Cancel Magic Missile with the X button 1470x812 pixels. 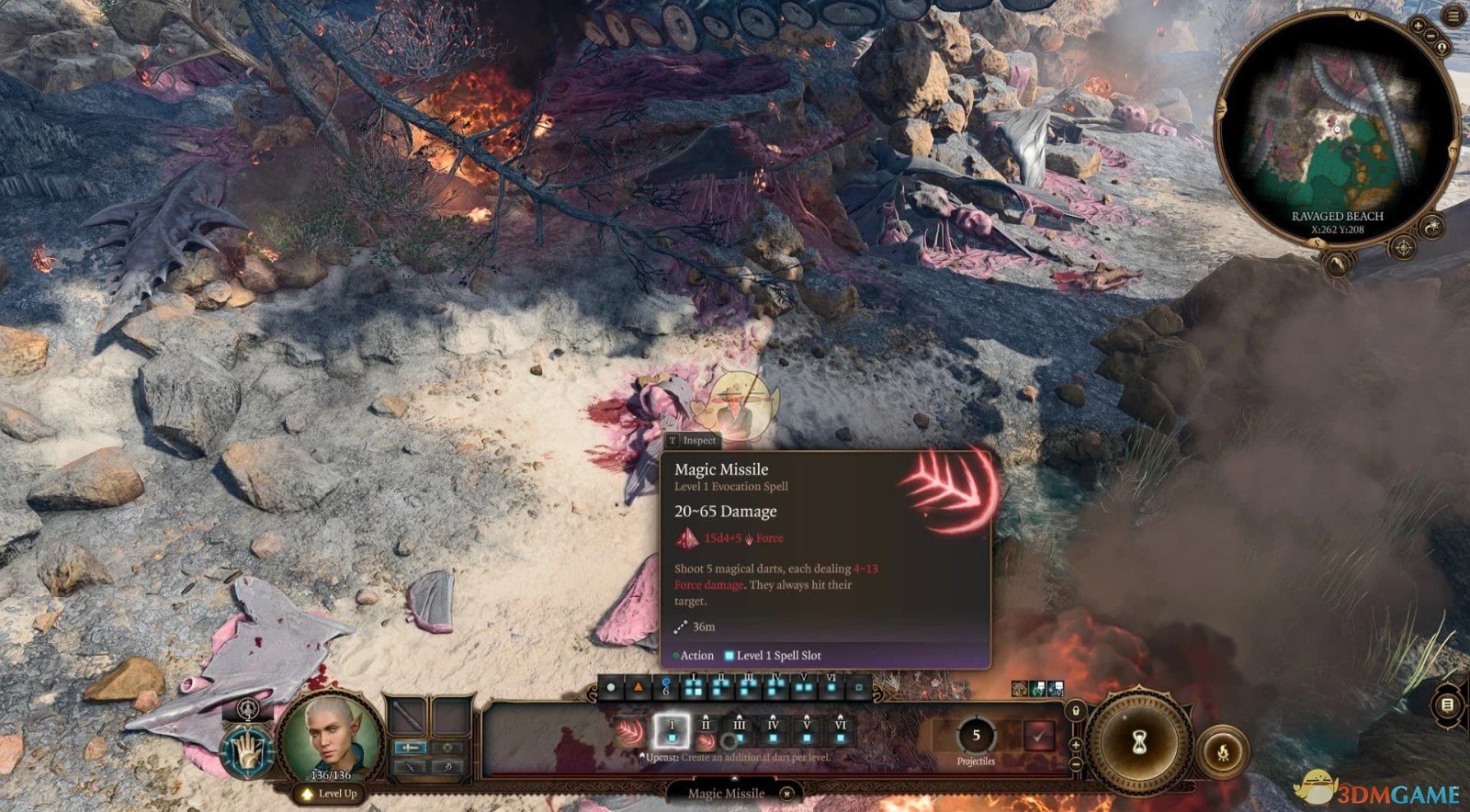(786, 794)
